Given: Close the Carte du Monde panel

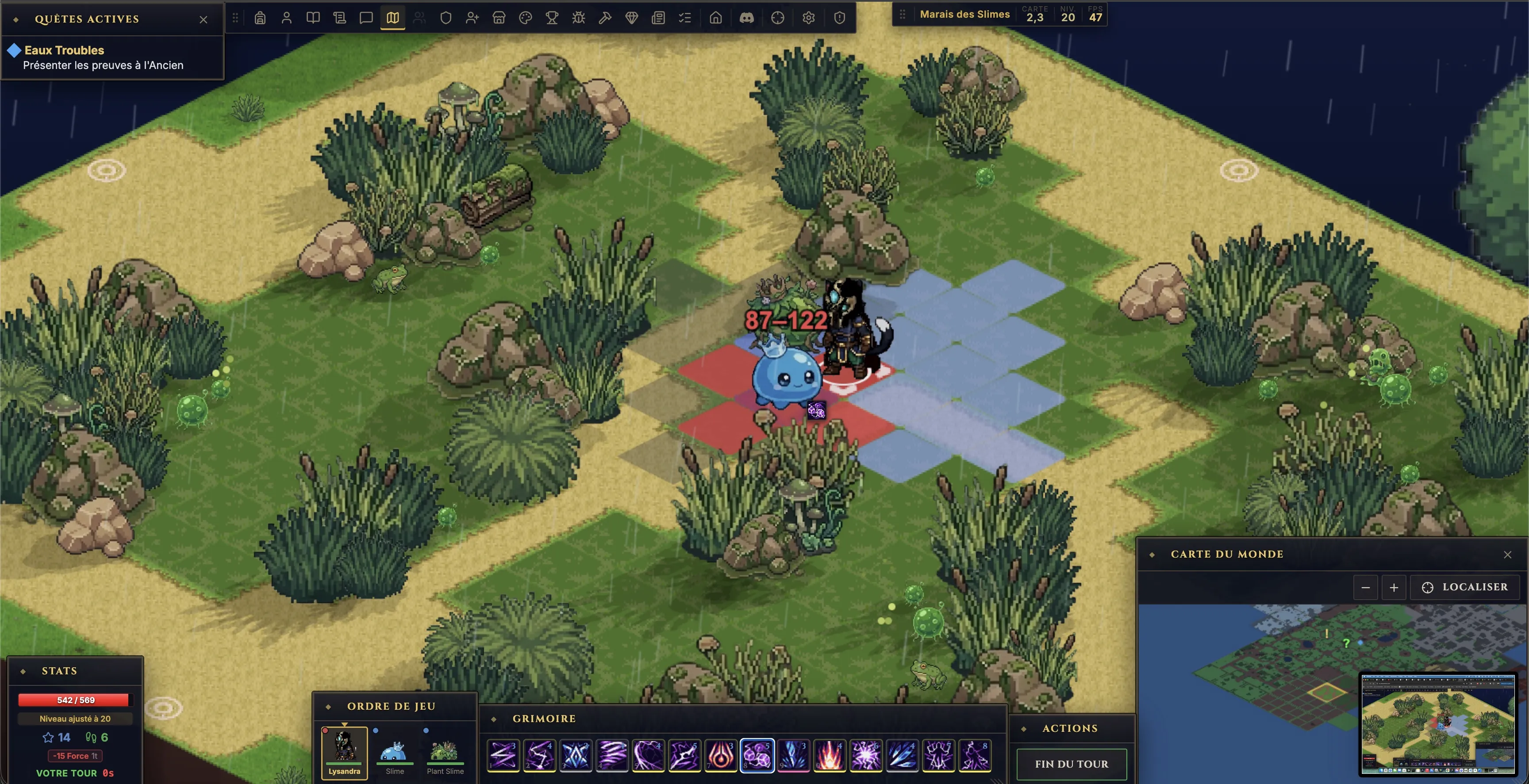Looking at the screenshot, I should click(x=1508, y=555).
